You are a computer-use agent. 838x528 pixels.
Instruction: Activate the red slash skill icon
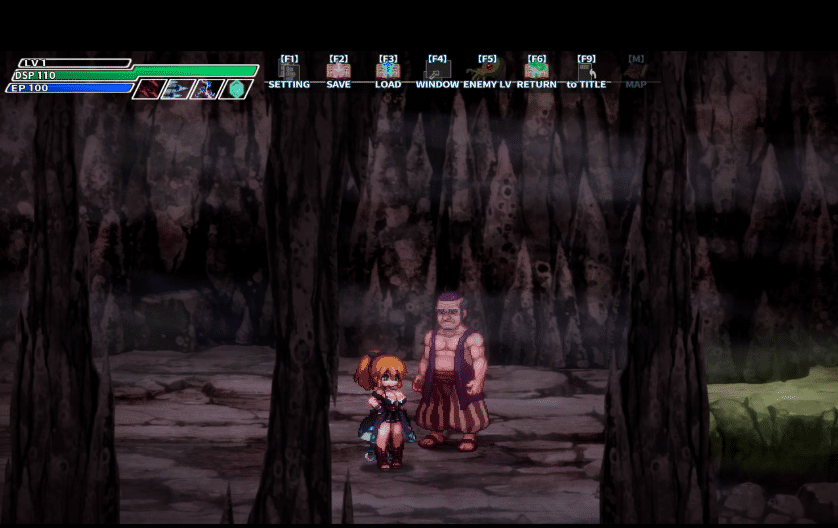click(149, 89)
